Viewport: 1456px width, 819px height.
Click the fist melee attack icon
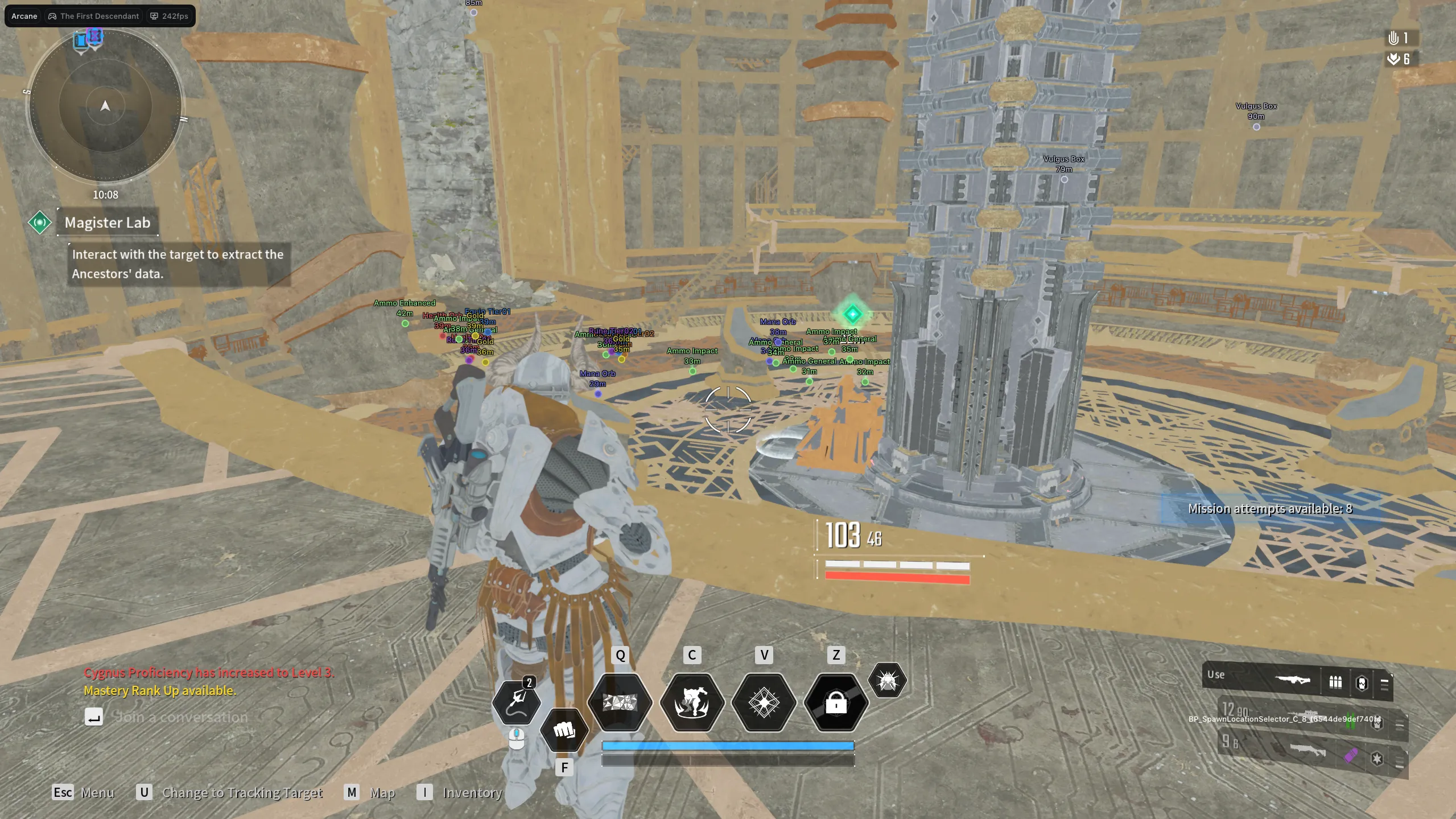click(564, 731)
